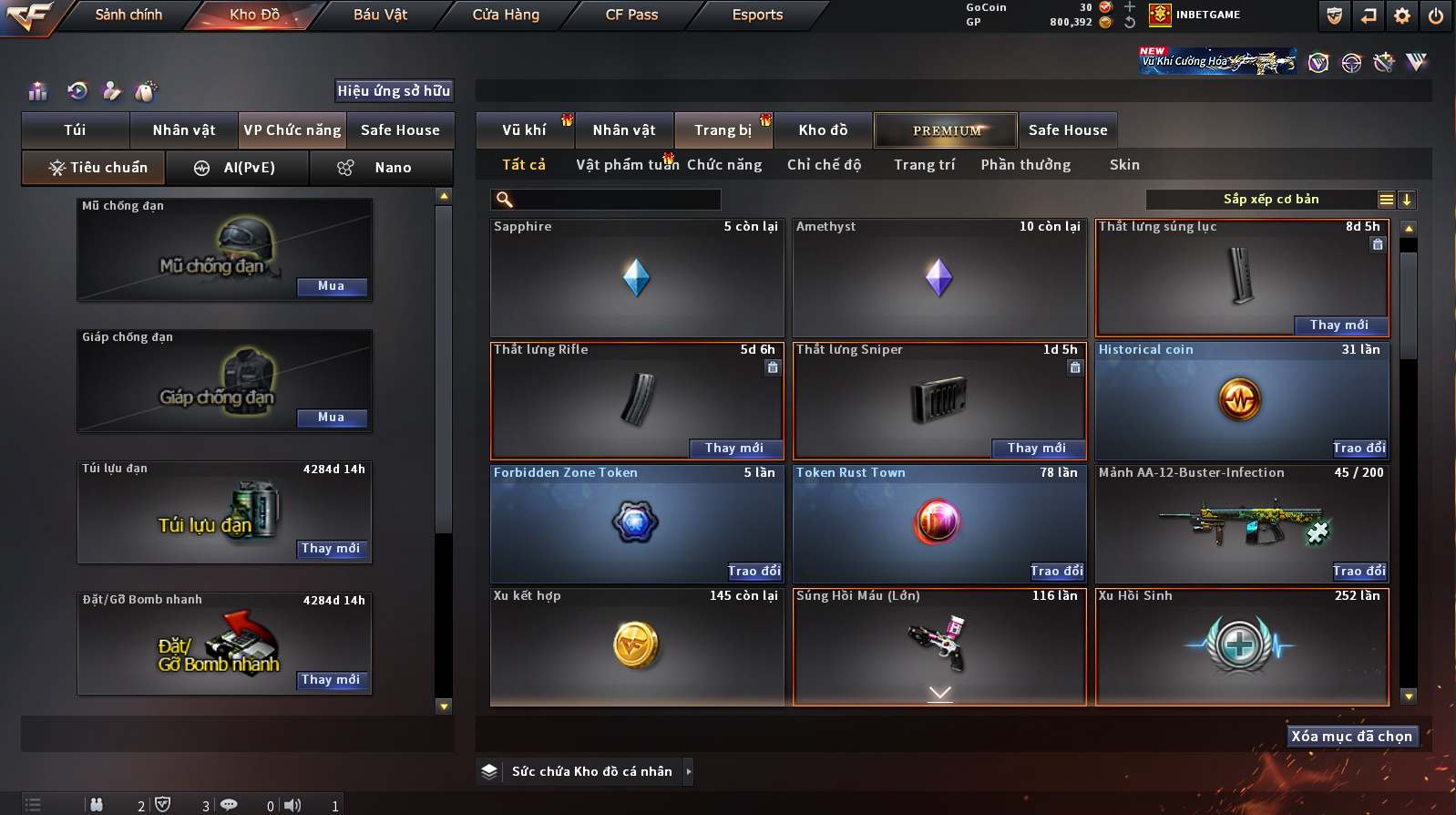Select the Sapphire item slot
This screenshot has height=815, width=1456.
636,278
